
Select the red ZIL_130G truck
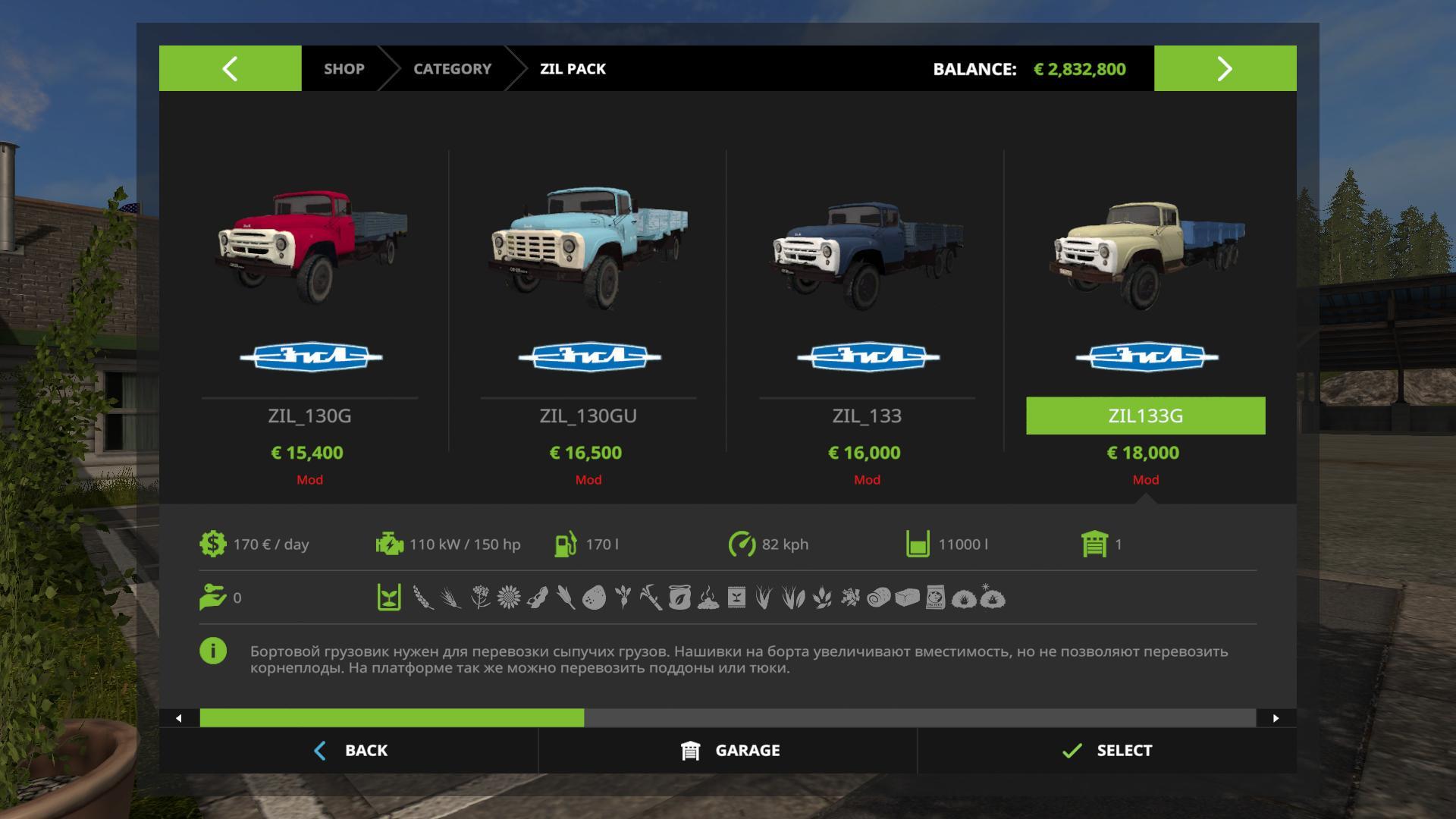pyautogui.click(x=309, y=250)
